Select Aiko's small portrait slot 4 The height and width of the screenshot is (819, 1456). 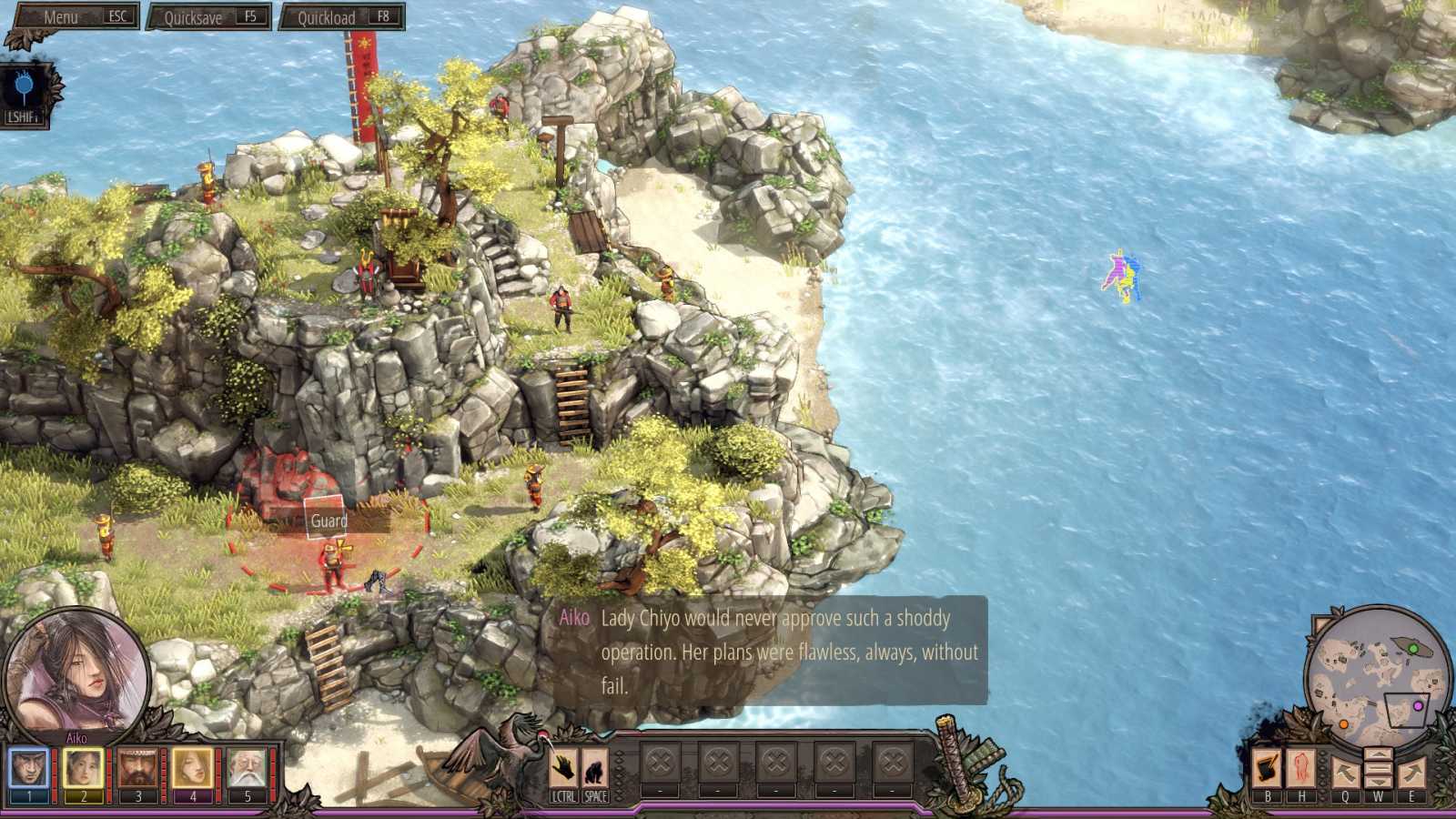coord(193,769)
